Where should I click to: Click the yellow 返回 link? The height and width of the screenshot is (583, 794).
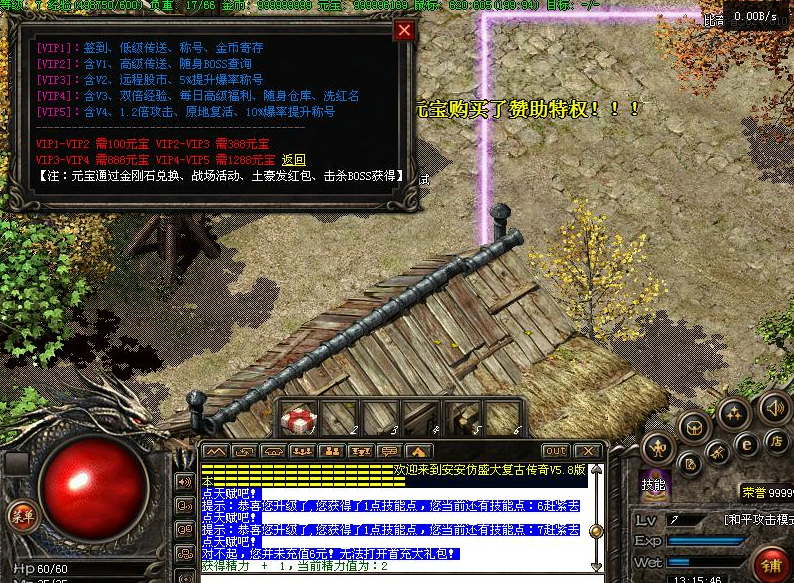coord(293,160)
